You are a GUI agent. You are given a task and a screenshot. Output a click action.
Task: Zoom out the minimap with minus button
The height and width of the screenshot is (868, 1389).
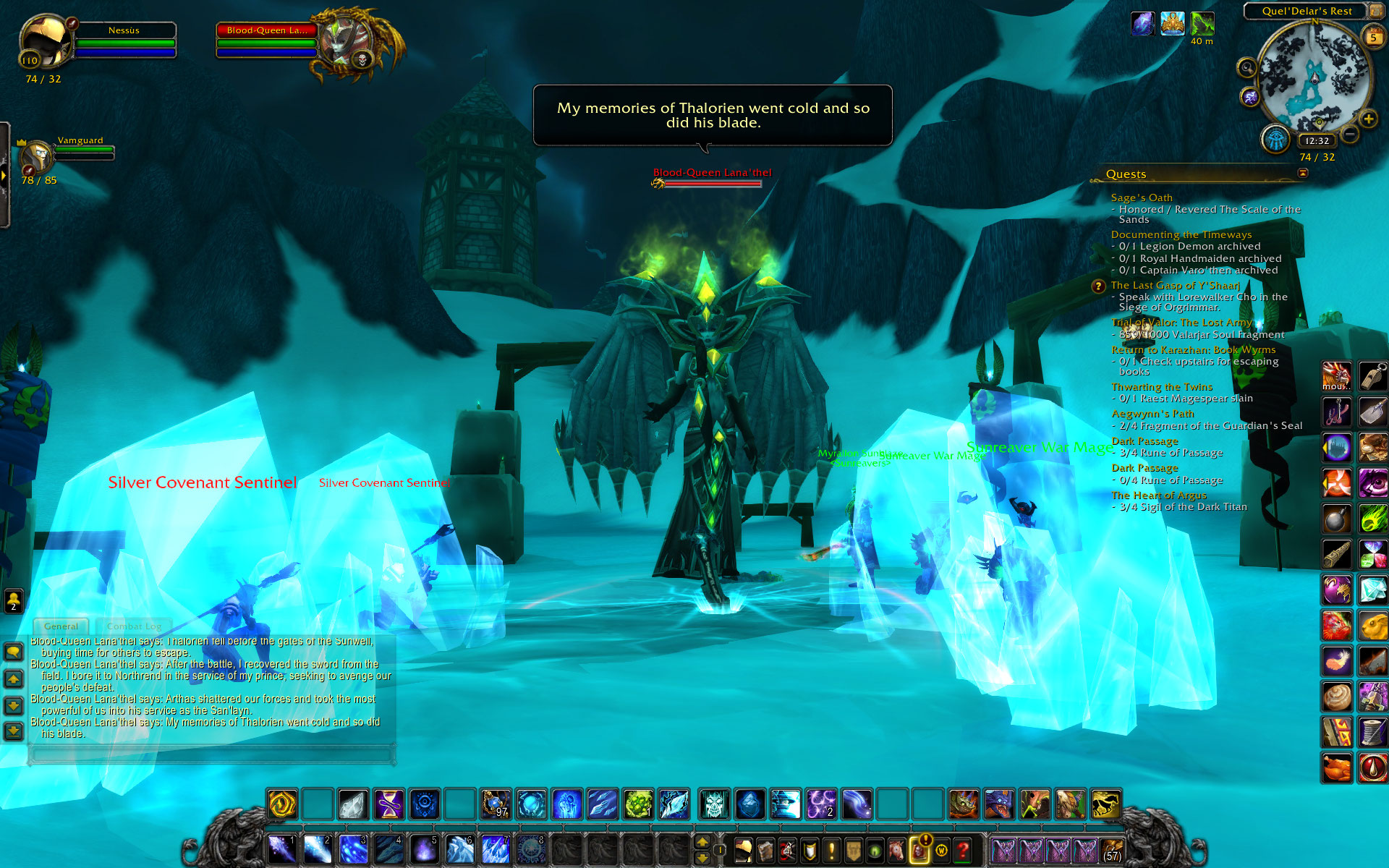pos(1350,134)
